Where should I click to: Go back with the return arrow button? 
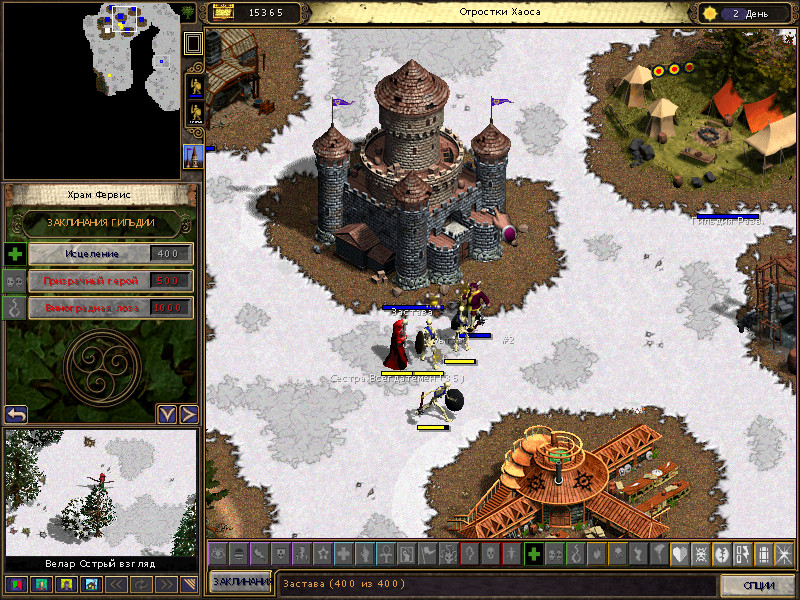coord(16,414)
